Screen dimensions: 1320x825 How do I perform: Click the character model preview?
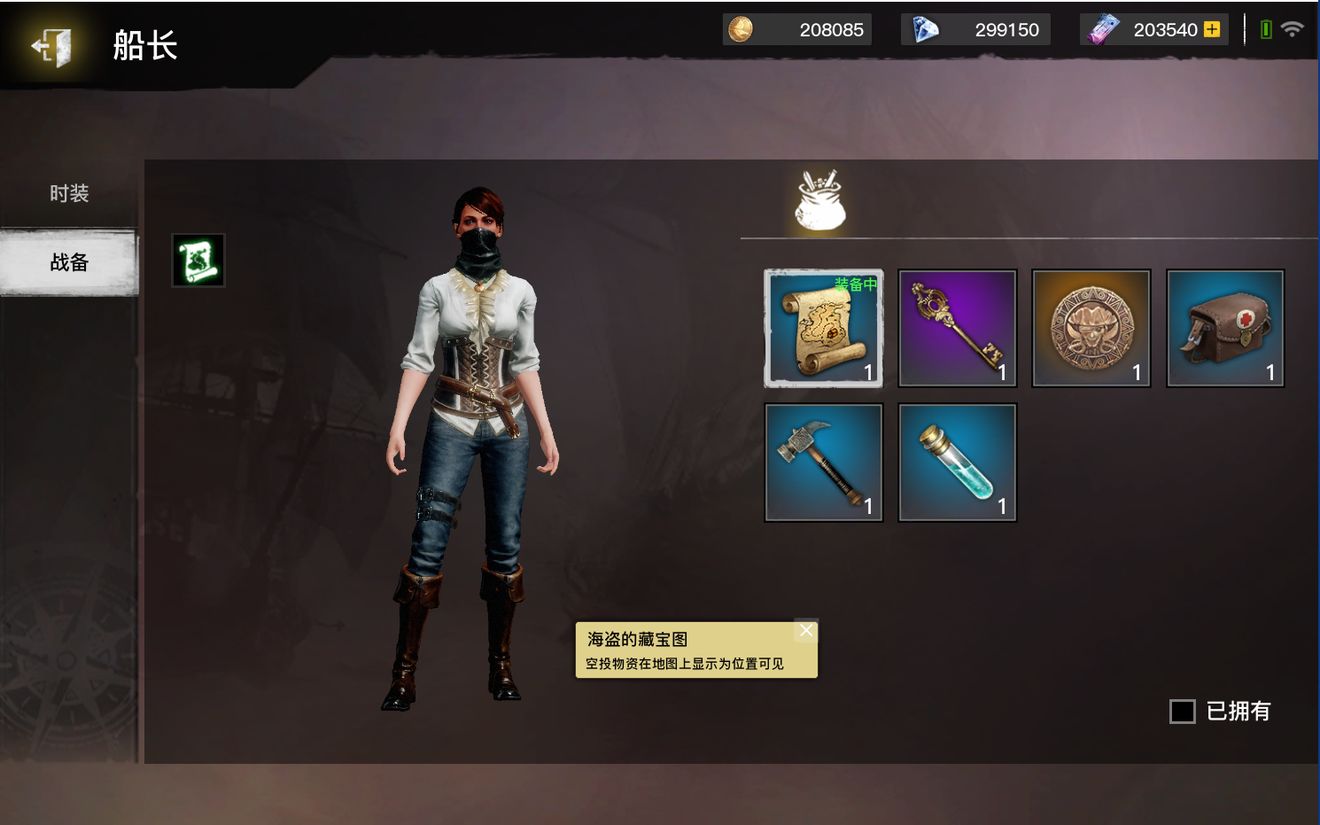(470, 430)
